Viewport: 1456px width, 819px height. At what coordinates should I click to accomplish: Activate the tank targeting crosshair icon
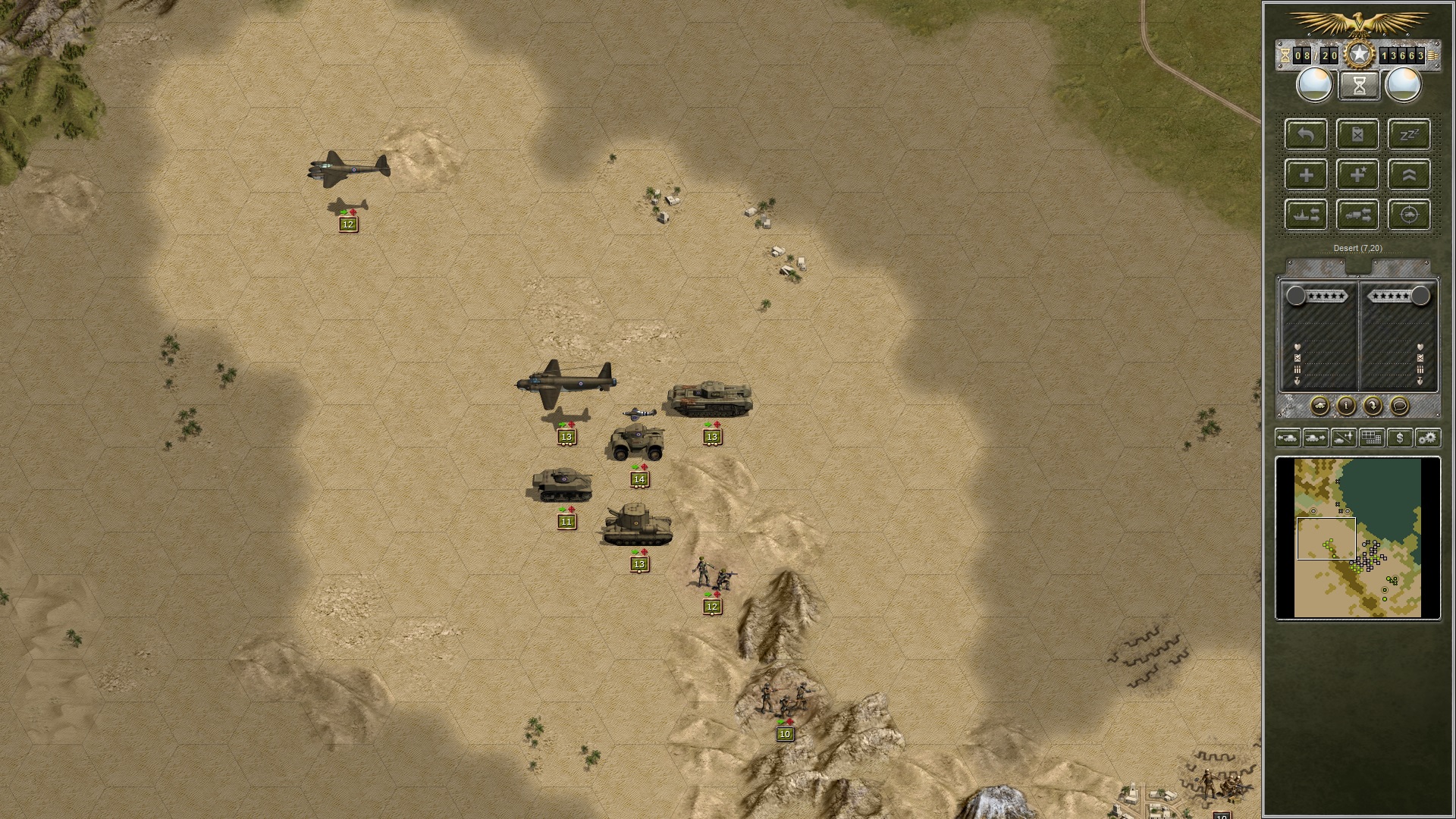(x=1409, y=214)
